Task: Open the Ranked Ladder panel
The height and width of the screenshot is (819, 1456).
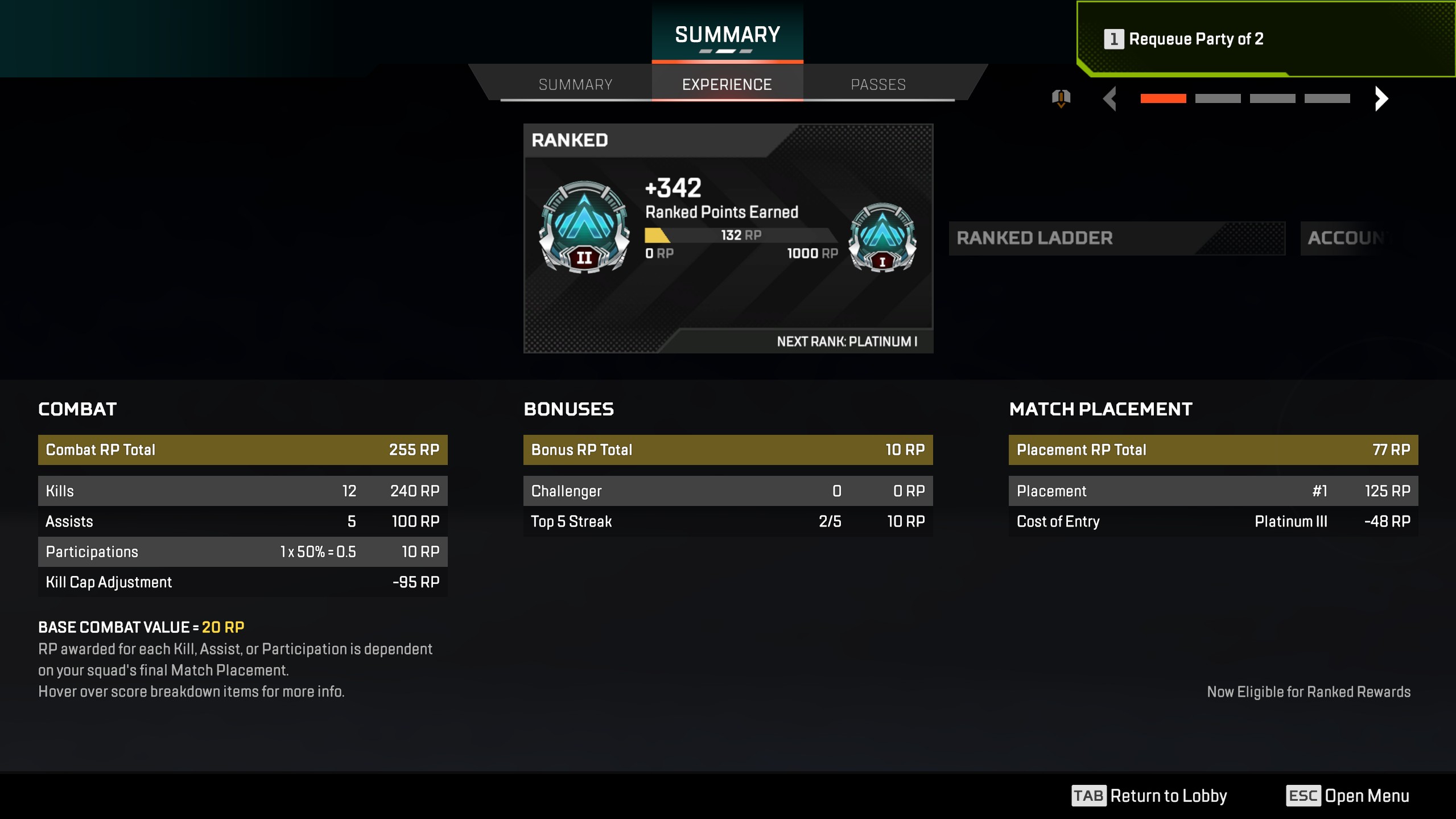Action: pyautogui.click(x=1116, y=238)
